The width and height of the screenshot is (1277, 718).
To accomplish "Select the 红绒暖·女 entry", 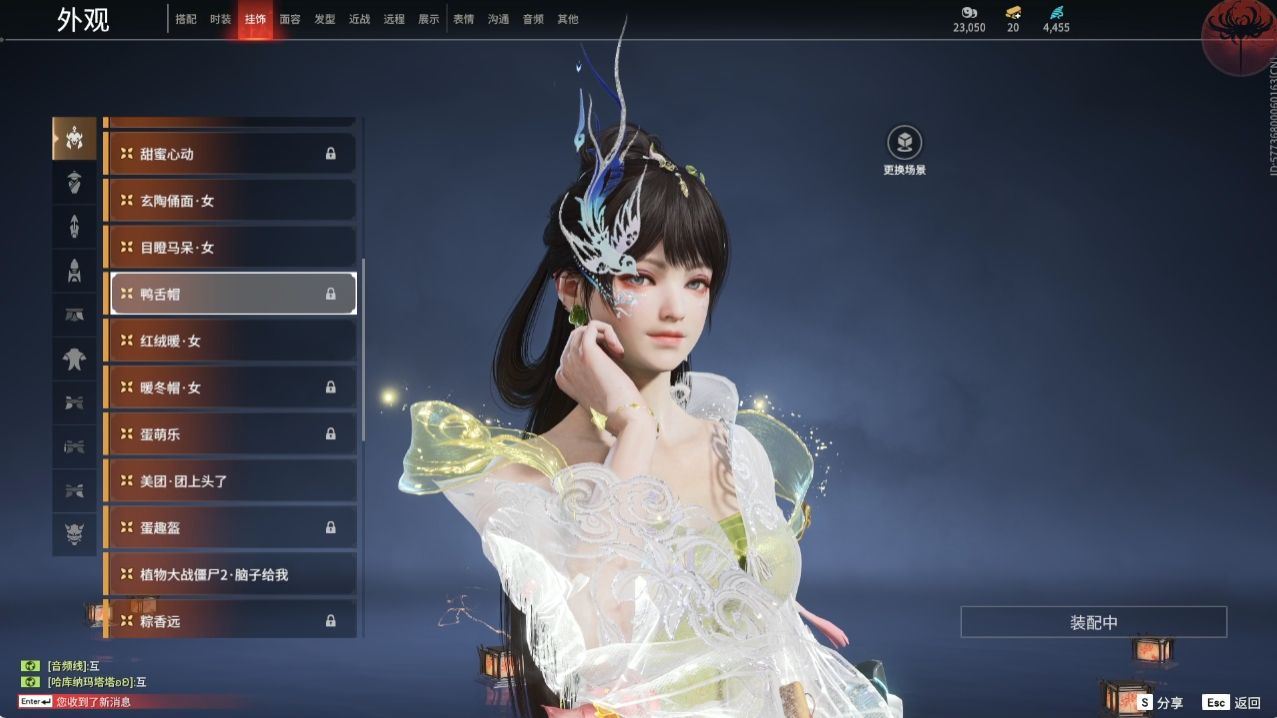I will point(230,341).
